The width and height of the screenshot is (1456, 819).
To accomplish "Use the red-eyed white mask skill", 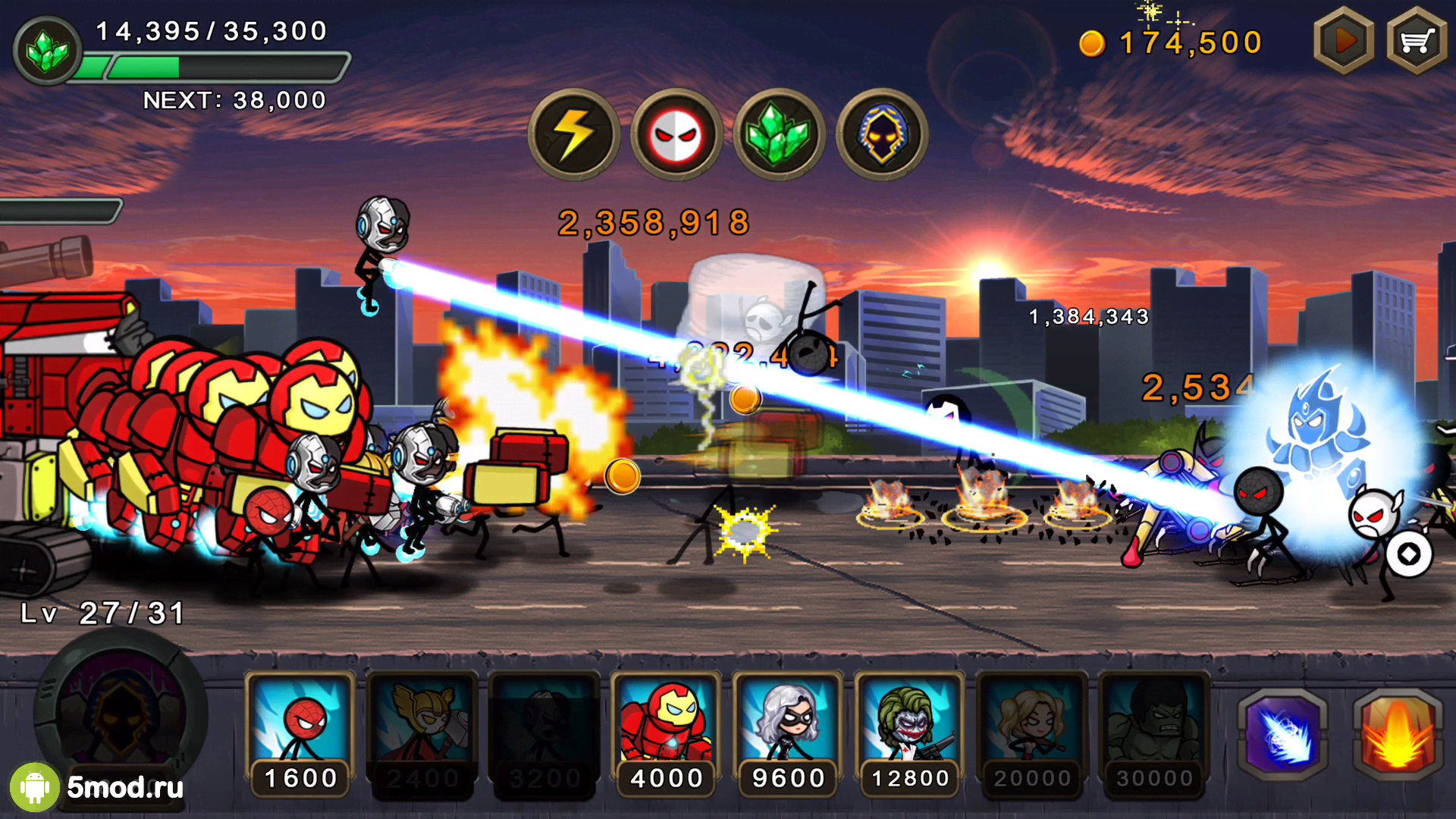I will tap(676, 135).
